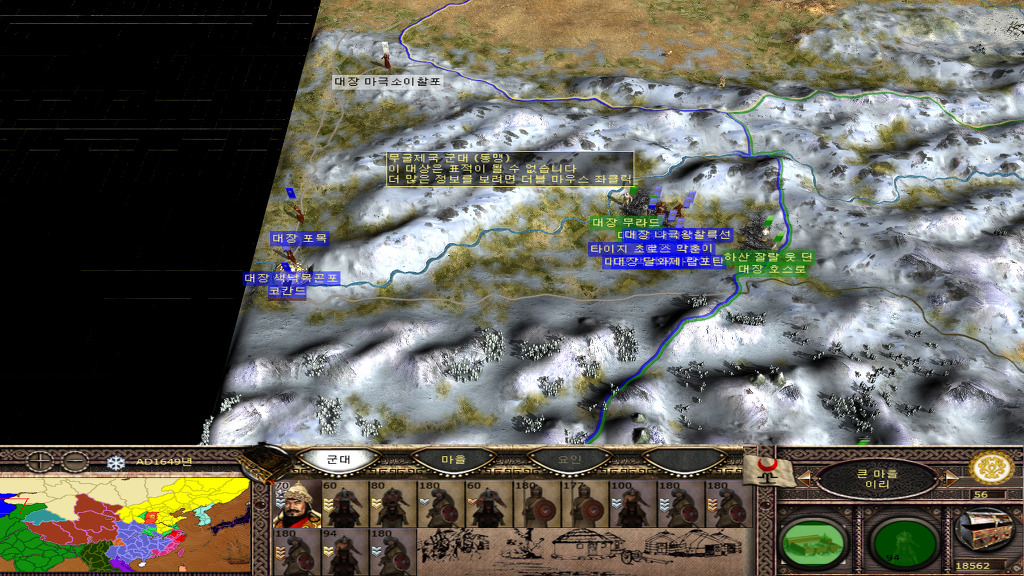Screen dimensions: 1024x576
Task: Select the cavalry unit card with 94 men
Action: point(341,551)
